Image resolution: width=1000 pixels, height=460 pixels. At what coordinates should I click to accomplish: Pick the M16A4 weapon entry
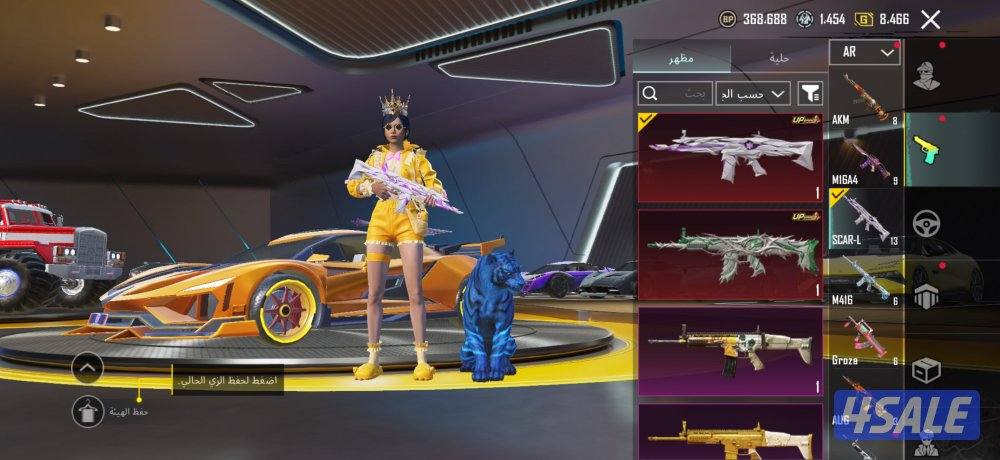[866, 160]
